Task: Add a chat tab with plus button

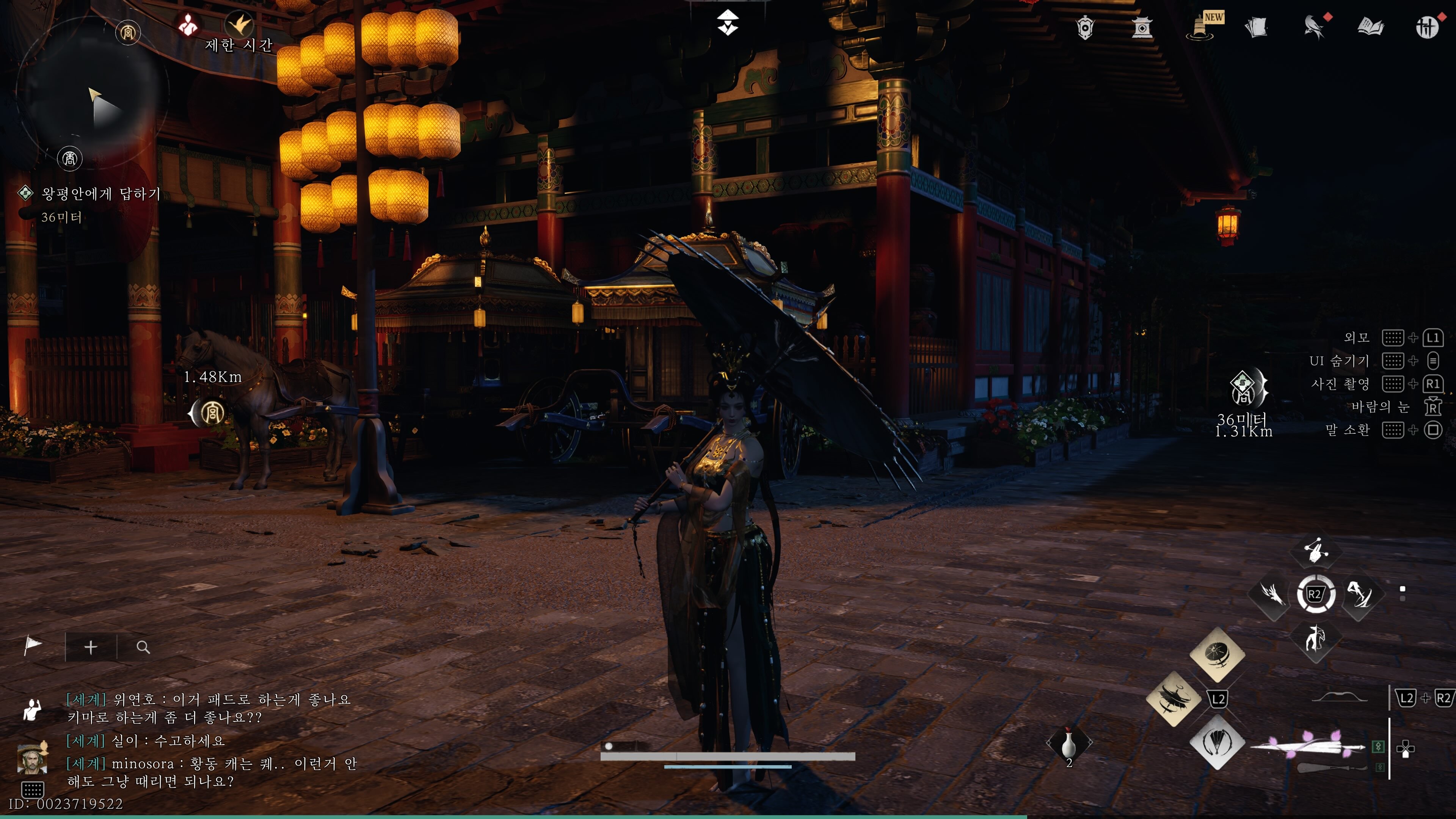Action: [91, 647]
